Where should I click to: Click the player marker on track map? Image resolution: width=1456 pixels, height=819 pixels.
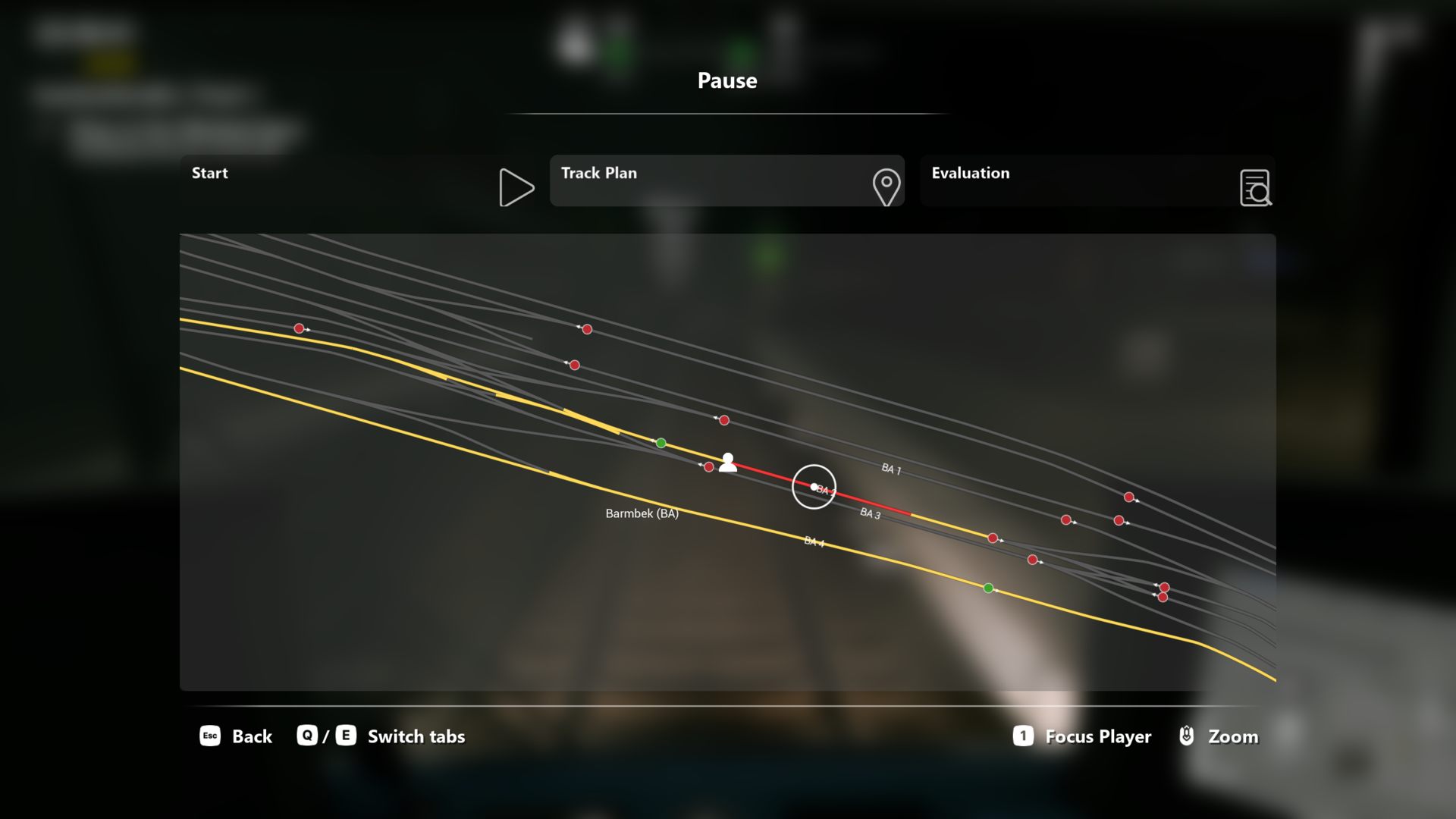727,462
